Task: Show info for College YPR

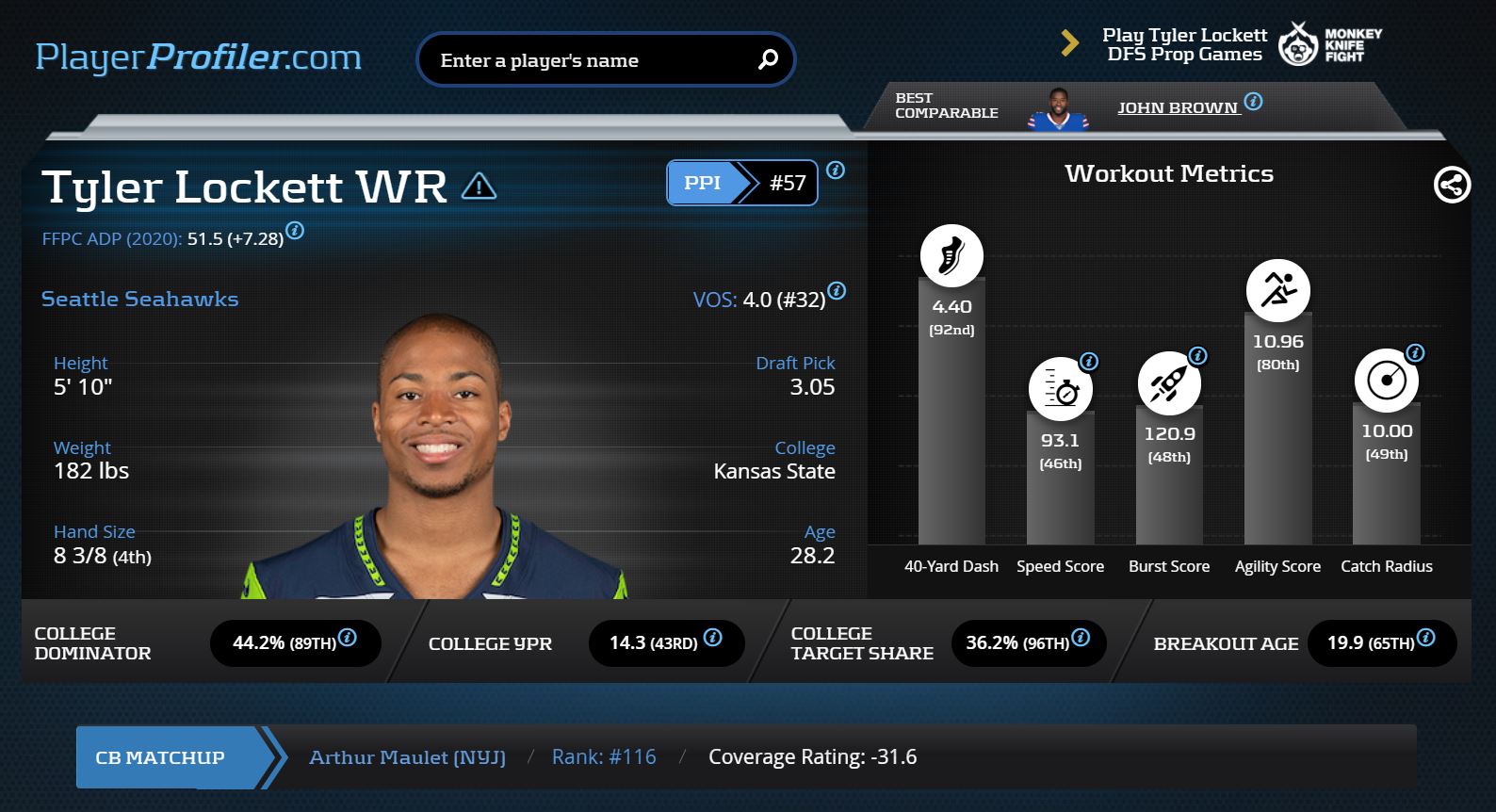Action: click(x=713, y=638)
